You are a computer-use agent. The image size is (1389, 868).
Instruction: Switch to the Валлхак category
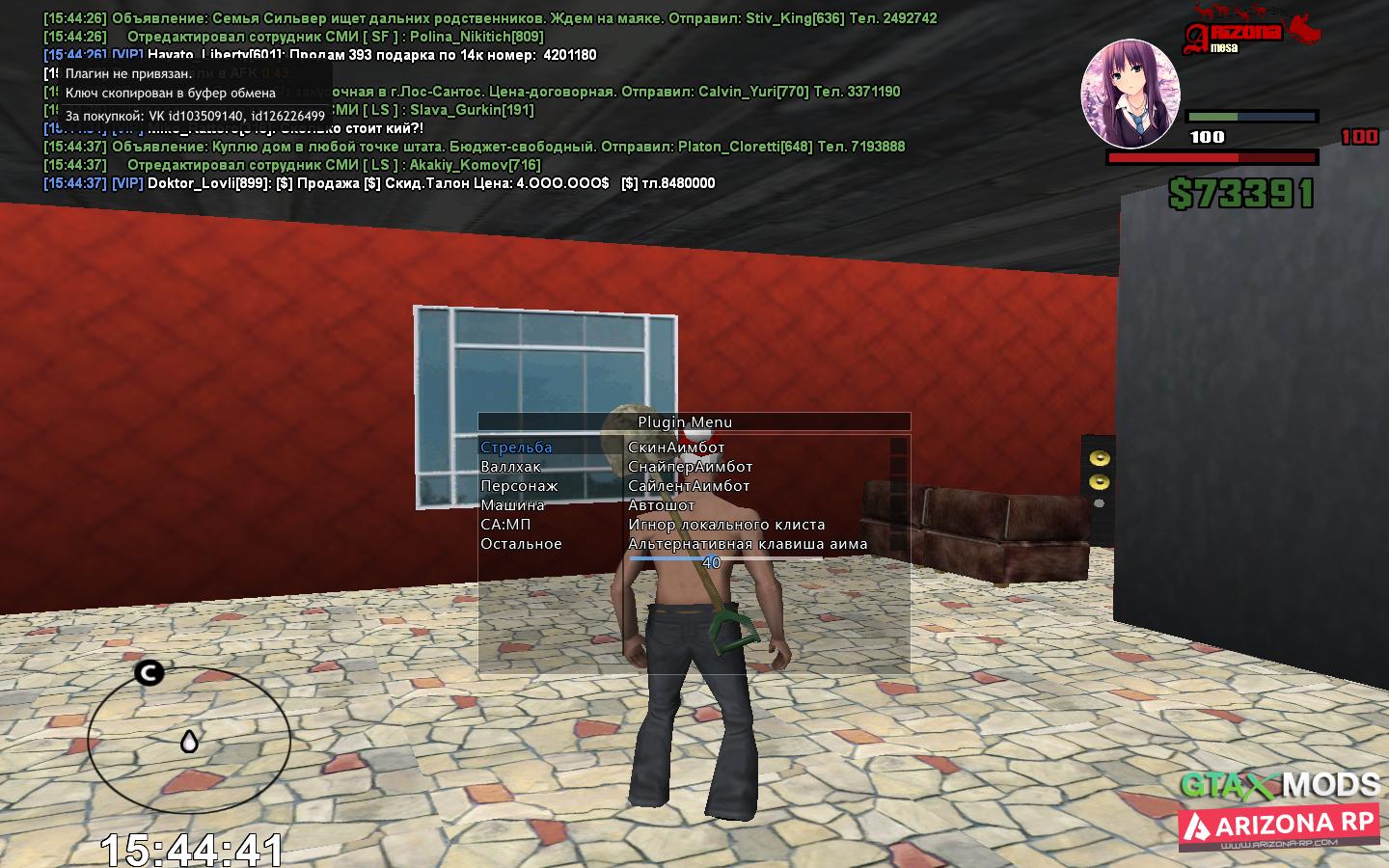[510, 467]
